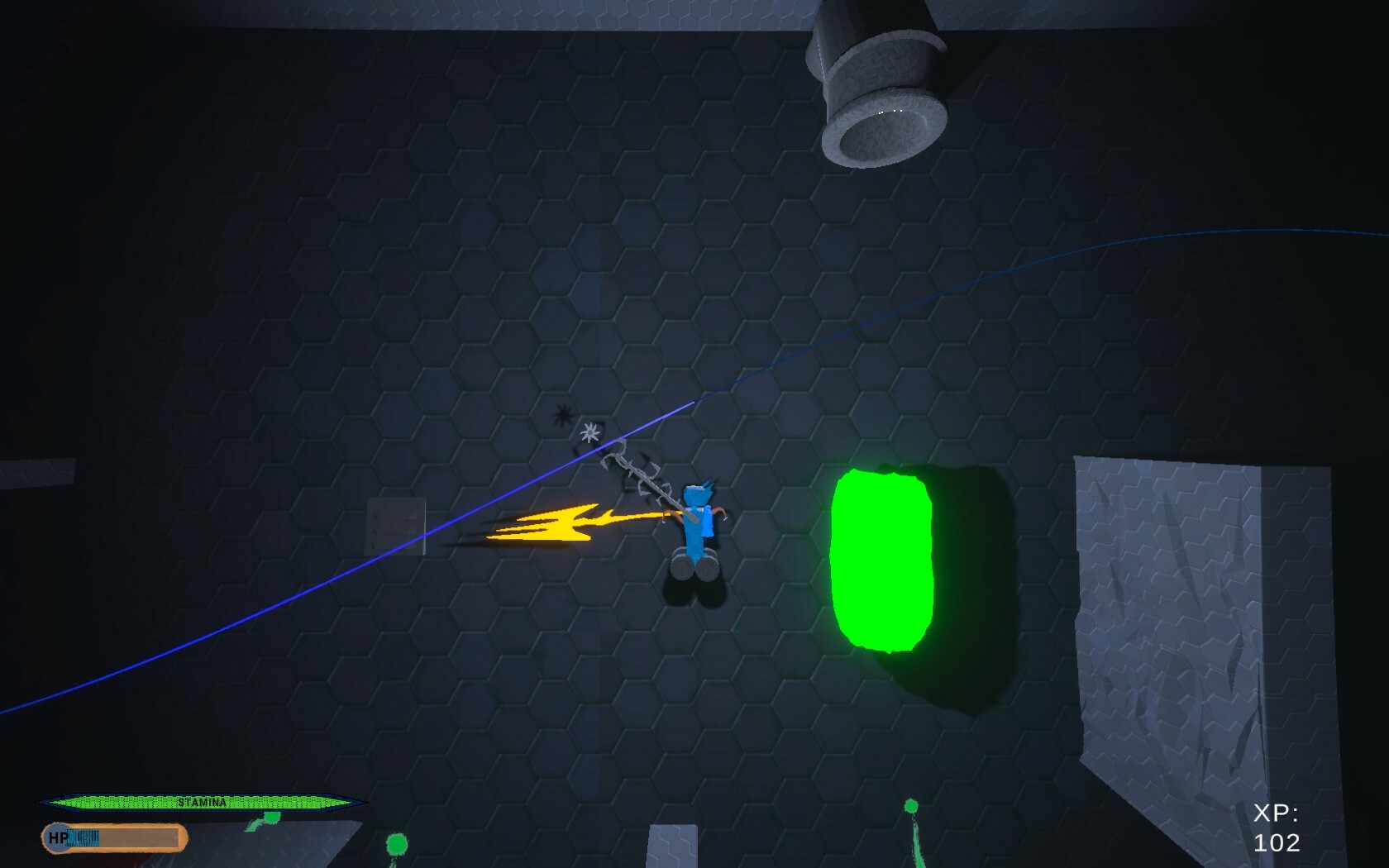
Task: Click the white throwing star beside the shuriken
Action: tap(590, 431)
